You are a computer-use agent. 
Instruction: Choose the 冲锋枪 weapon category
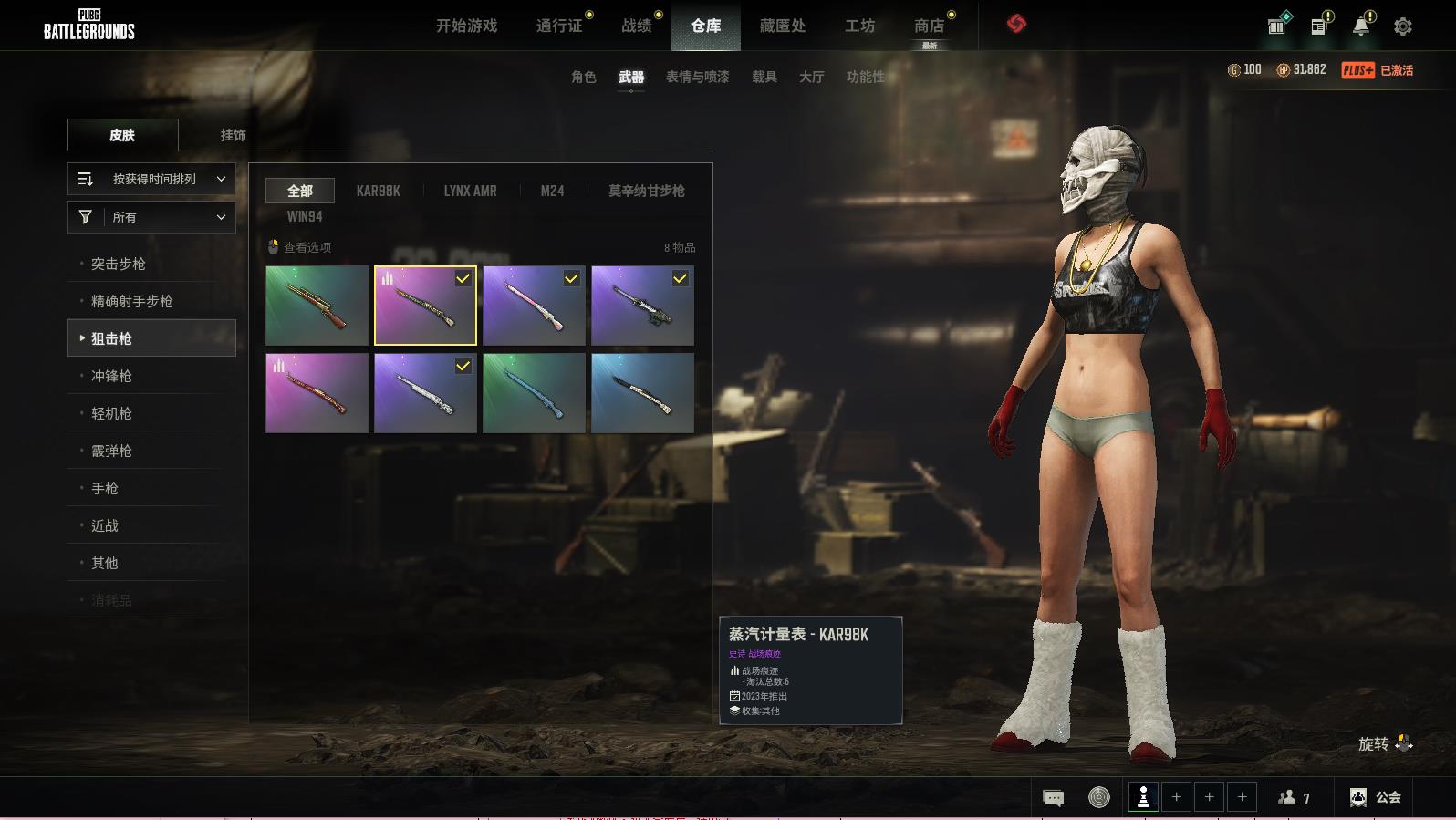coord(111,376)
